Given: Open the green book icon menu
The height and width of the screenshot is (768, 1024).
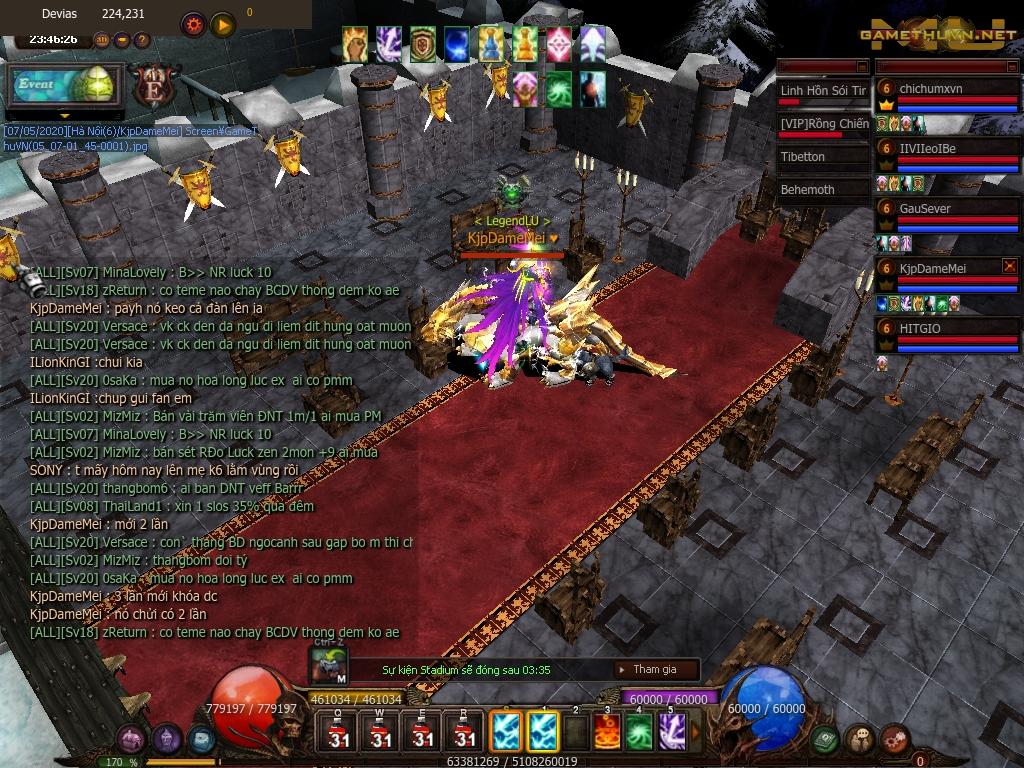Looking at the screenshot, I should [x=824, y=740].
